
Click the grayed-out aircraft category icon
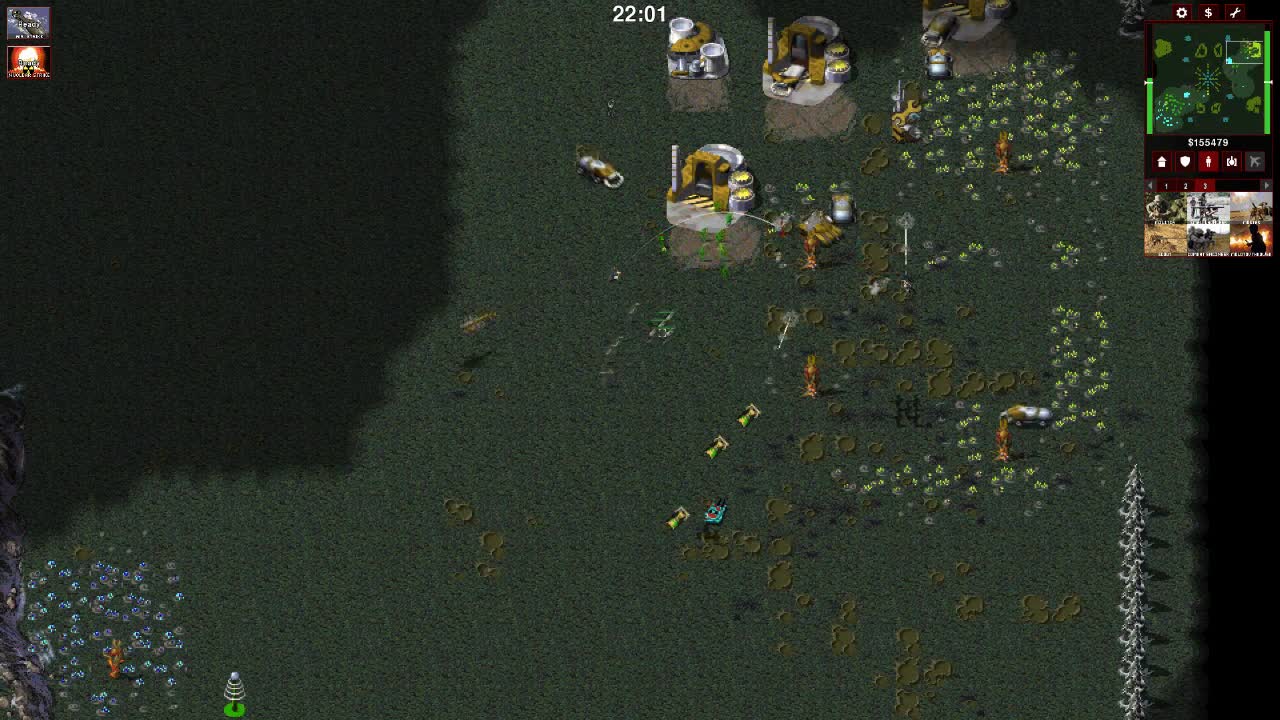(x=1255, y=161)
